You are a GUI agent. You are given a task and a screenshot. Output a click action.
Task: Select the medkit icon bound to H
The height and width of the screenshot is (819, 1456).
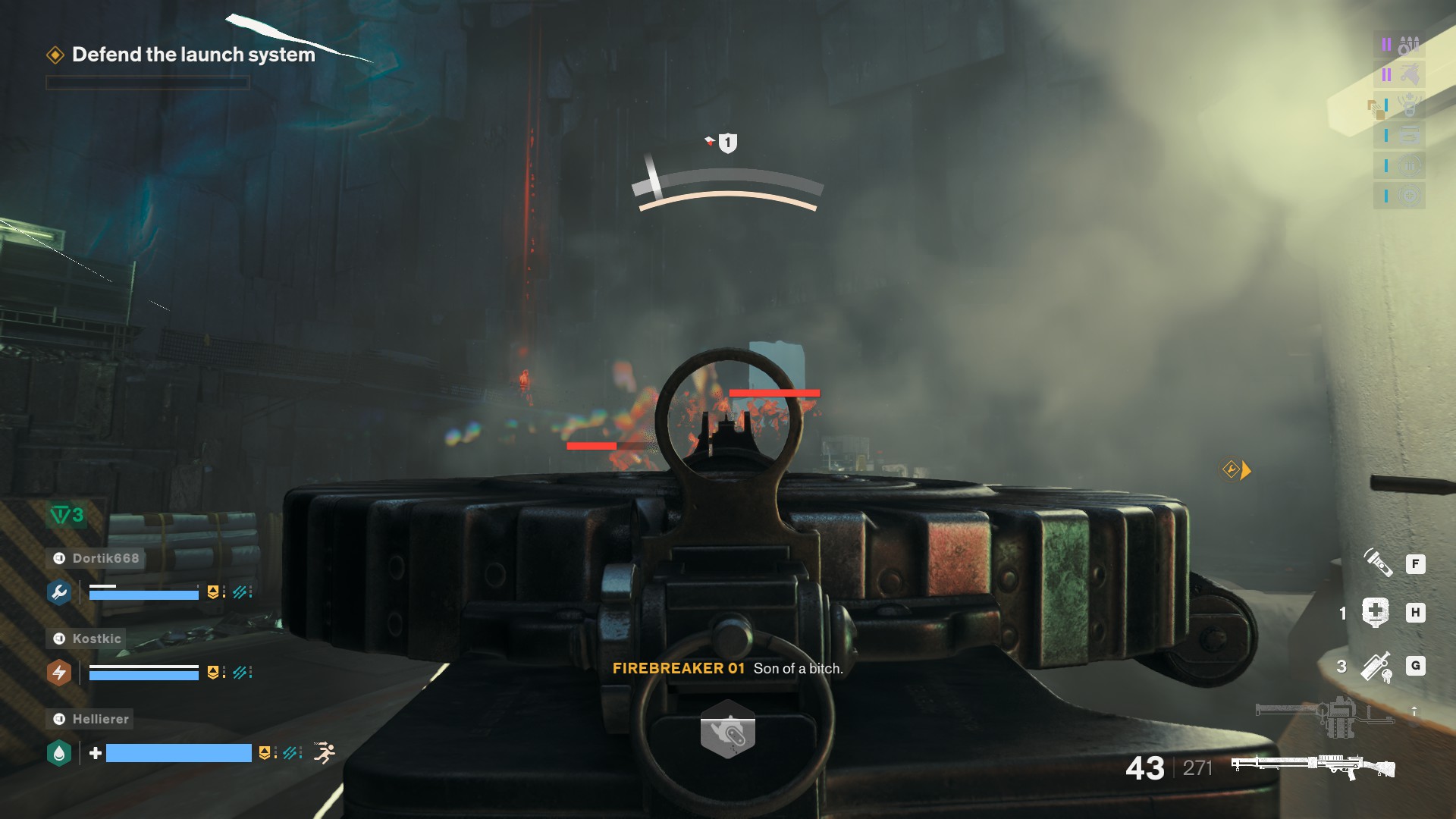pos(1375,613)
